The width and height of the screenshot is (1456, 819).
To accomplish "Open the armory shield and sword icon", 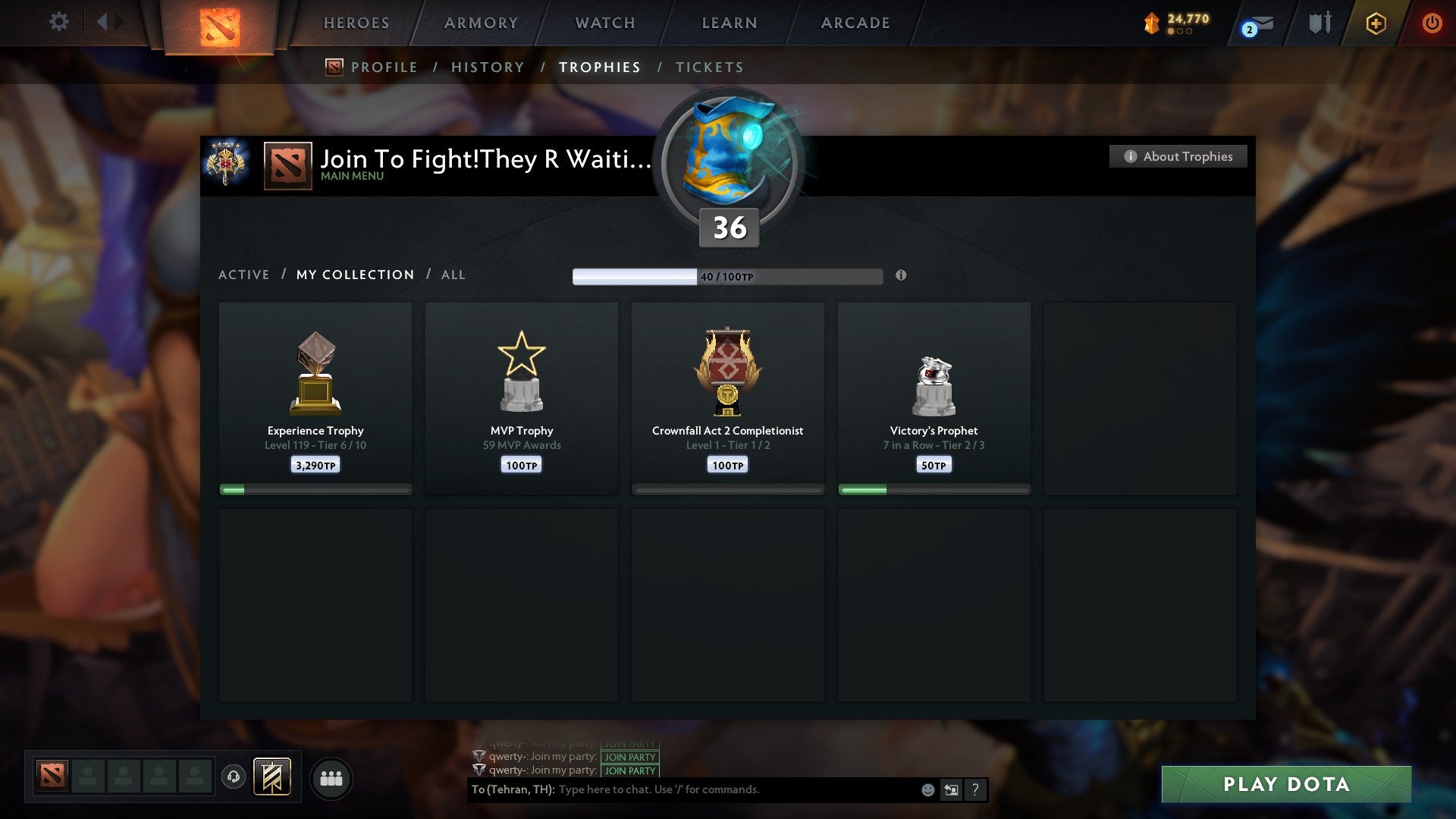I will point(1319,23).
